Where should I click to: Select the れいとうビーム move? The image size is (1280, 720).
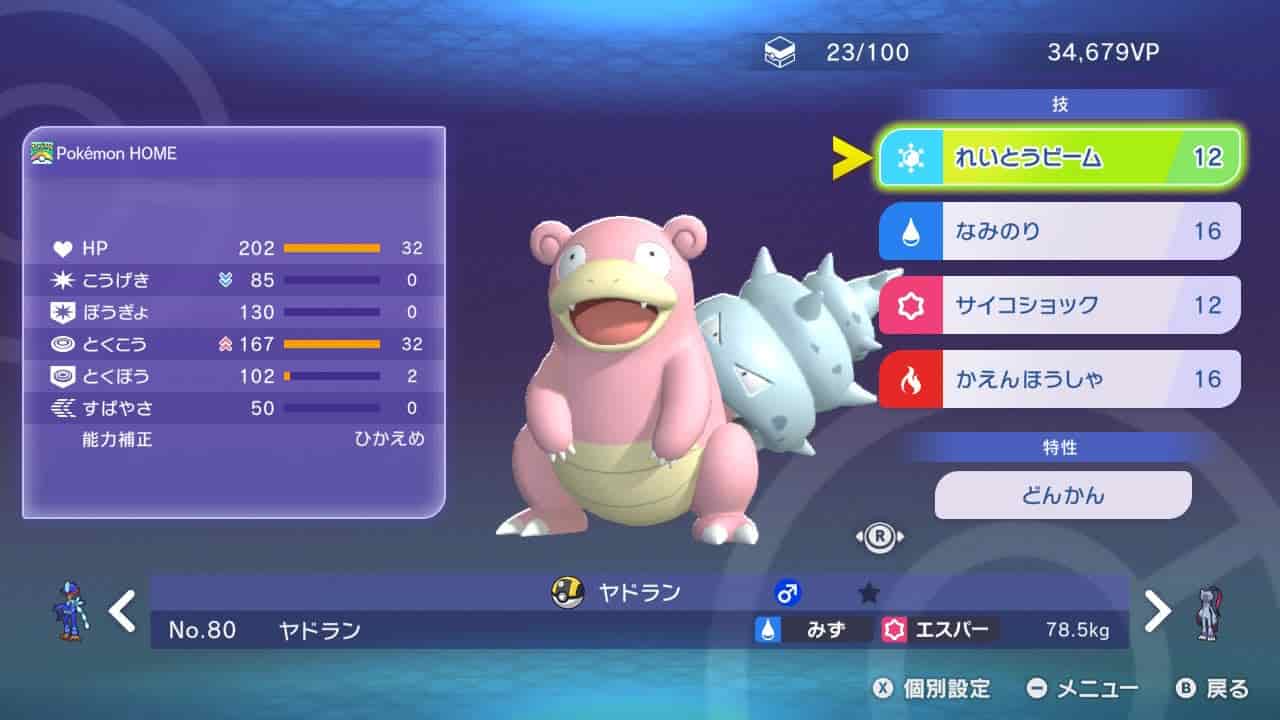coord(1060,157)
